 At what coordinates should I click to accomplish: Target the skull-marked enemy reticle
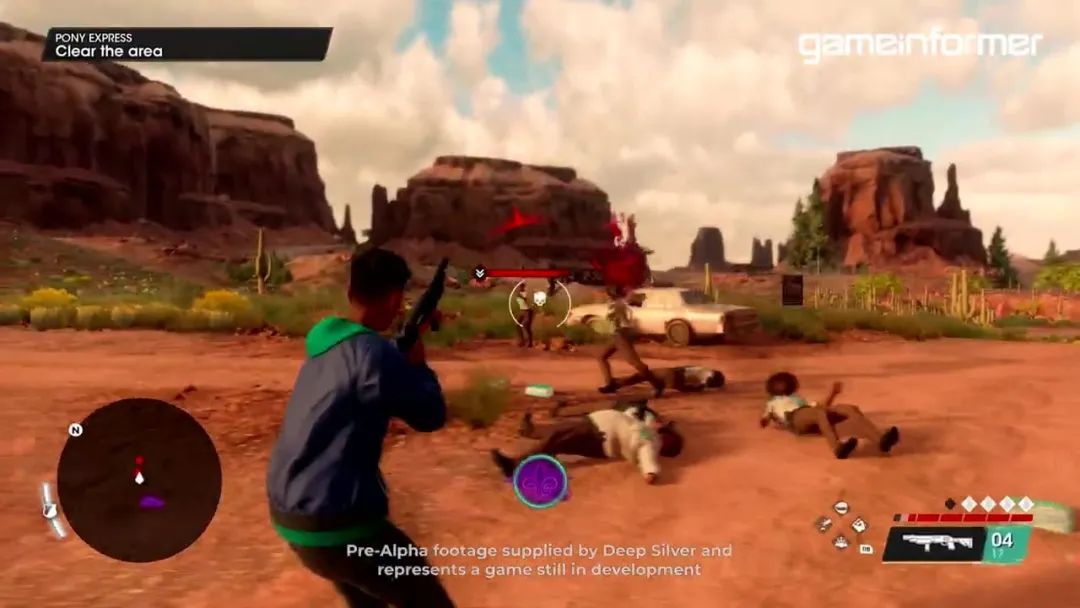pyautogui.click(x=540, y=301)
